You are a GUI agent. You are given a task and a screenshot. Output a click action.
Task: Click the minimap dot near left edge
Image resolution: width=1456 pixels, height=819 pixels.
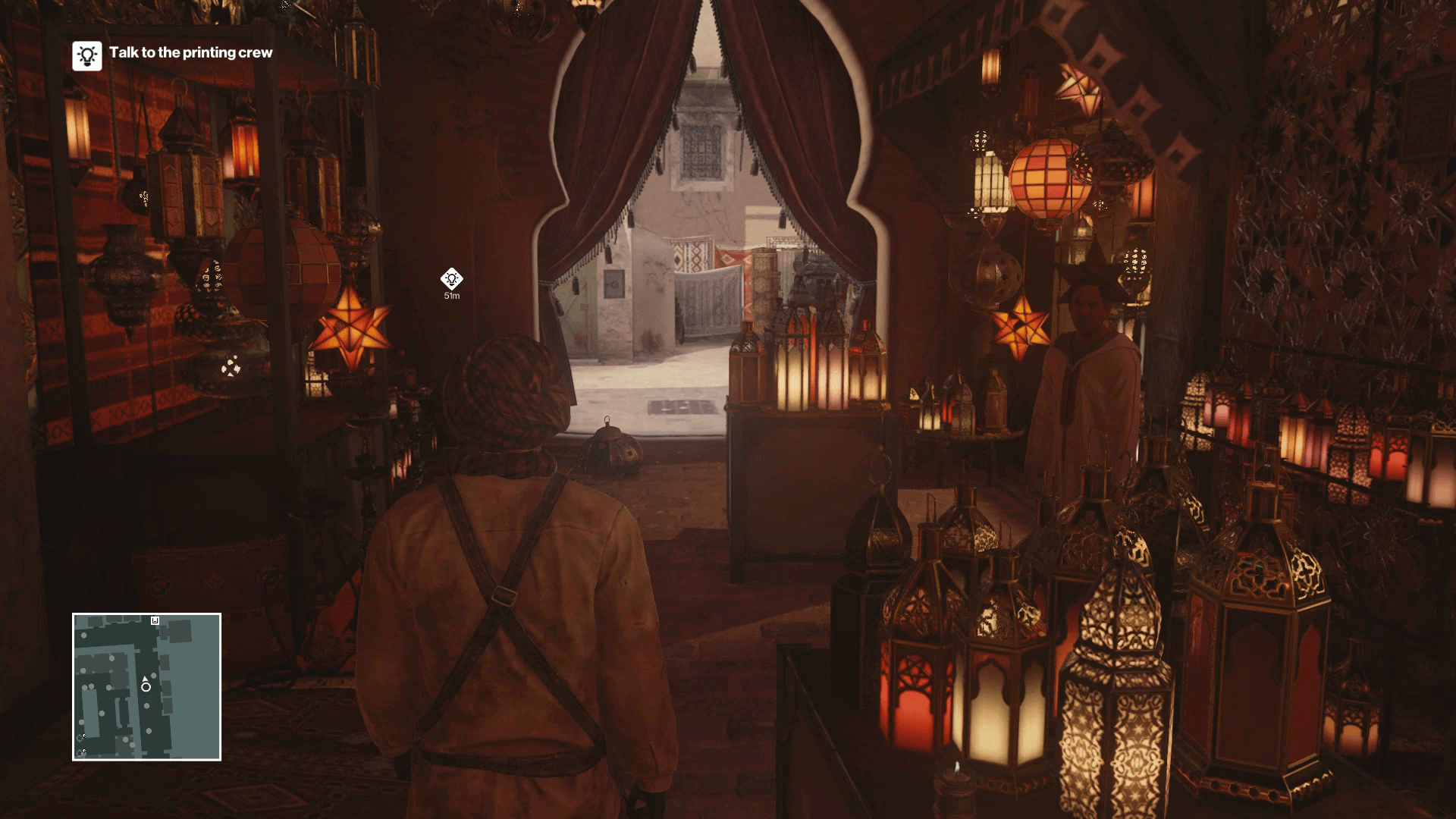pyautogui.click(x=81, y=722)
